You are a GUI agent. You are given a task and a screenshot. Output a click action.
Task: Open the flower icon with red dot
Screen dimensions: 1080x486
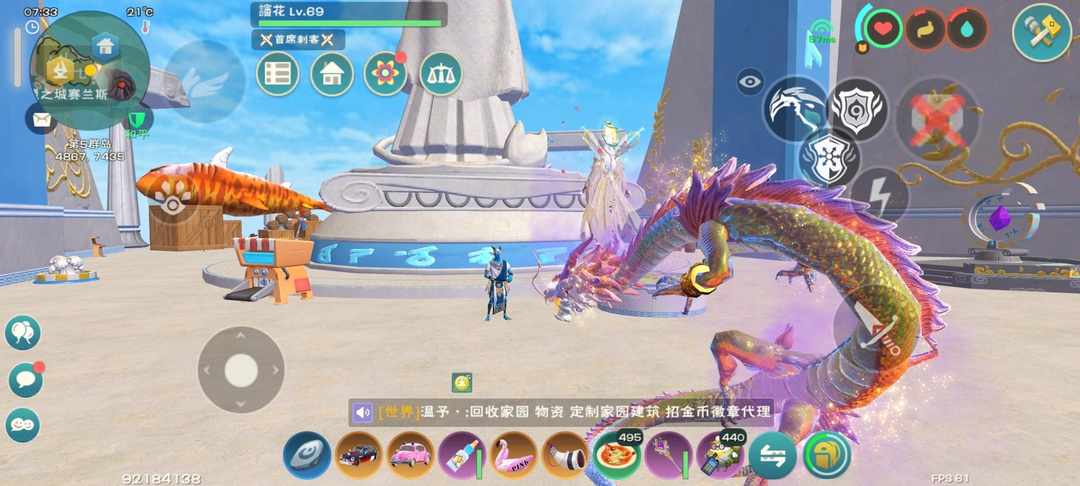click(385, 74)
